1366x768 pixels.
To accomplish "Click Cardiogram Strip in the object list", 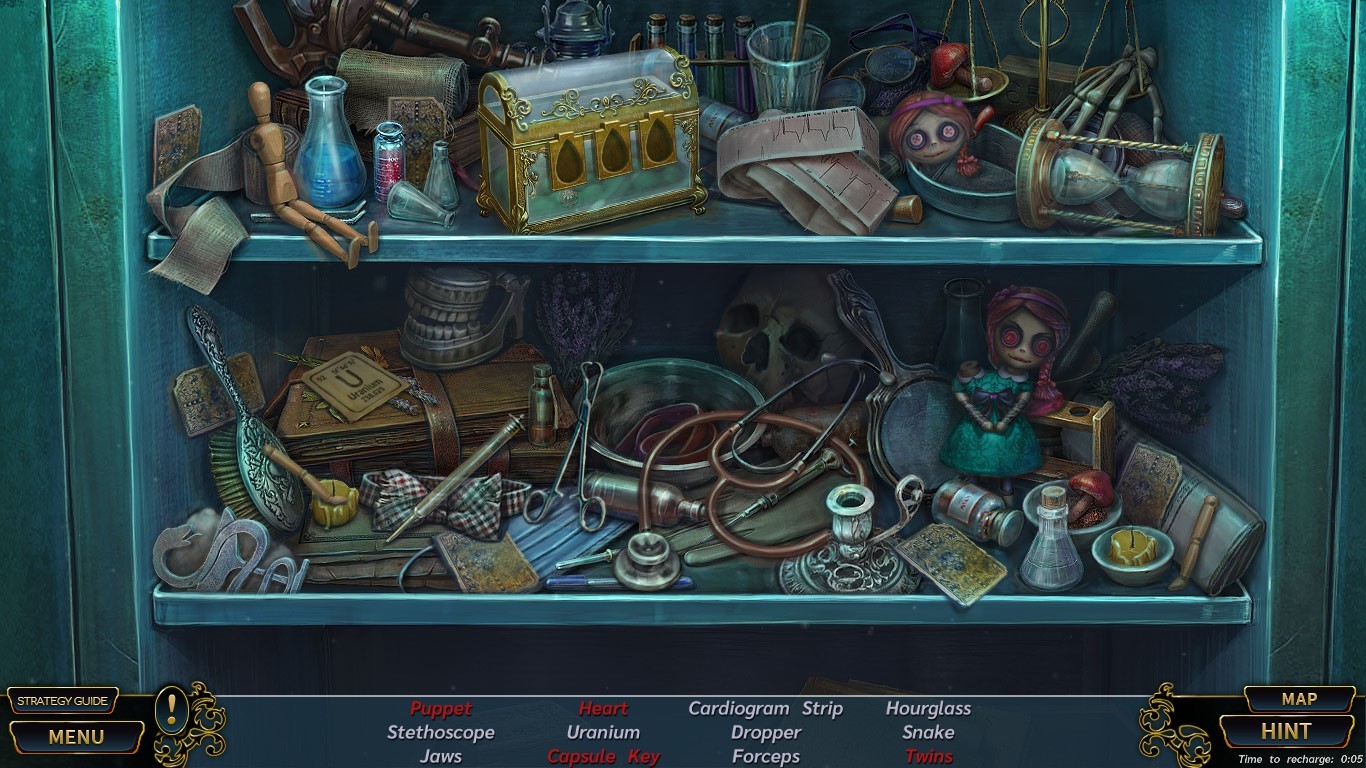I will point(765,708).
